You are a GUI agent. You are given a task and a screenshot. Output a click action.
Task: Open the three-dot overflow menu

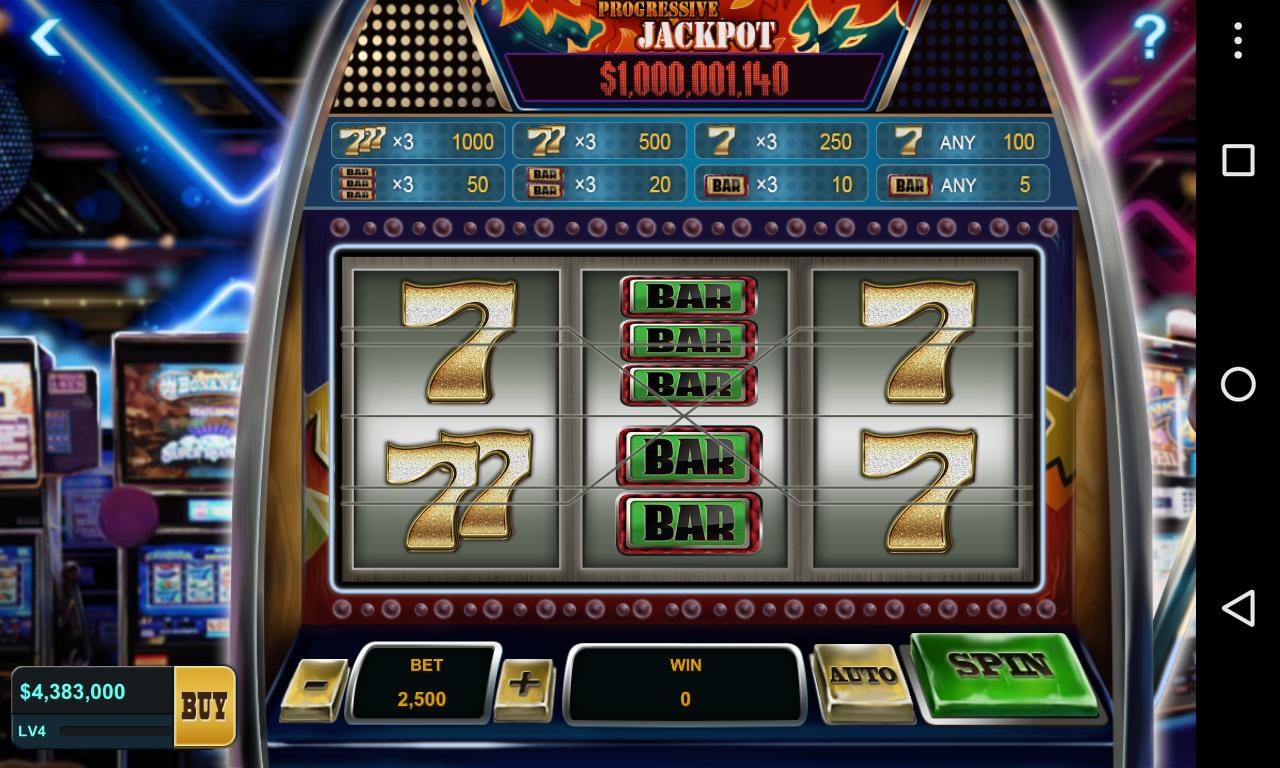coord(1237,40)
